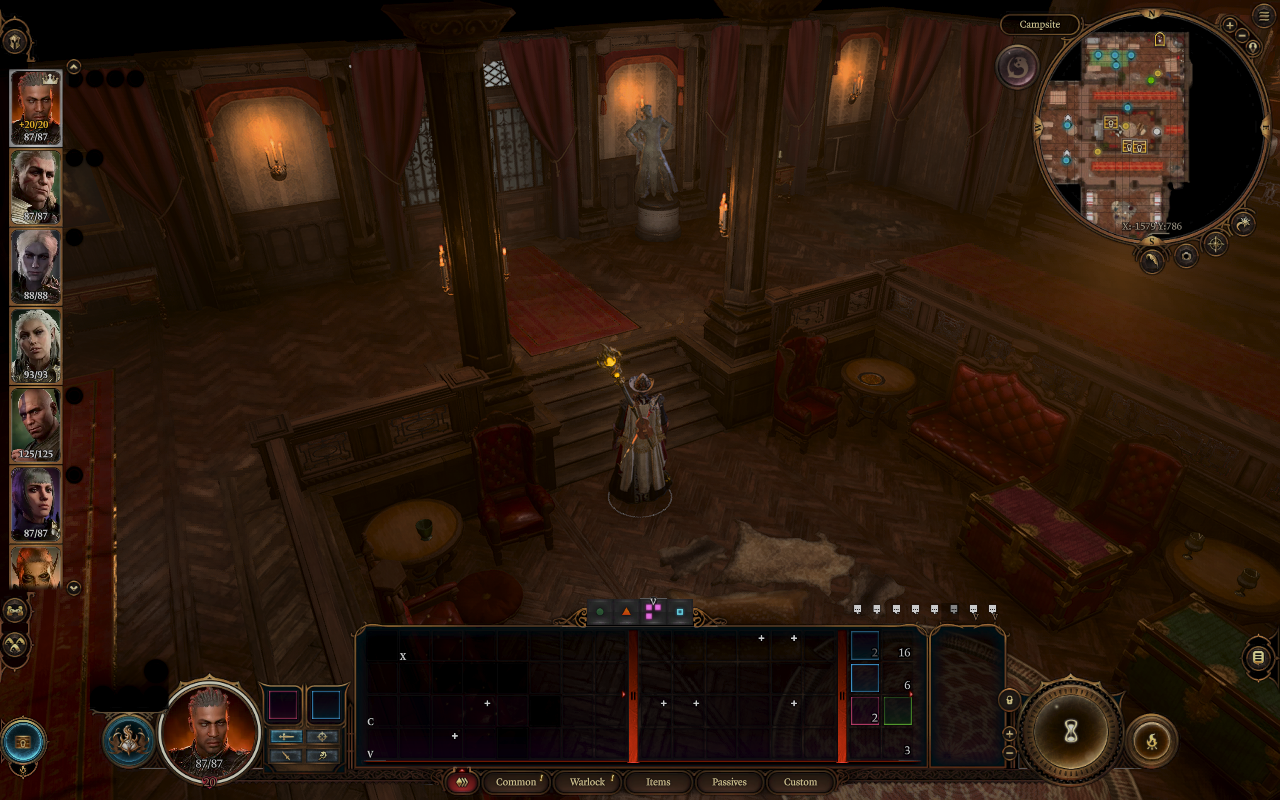Zoom in the minimap with plus button
Image resolution: width=1280 pixels, height=800 pixels.
1230,24
